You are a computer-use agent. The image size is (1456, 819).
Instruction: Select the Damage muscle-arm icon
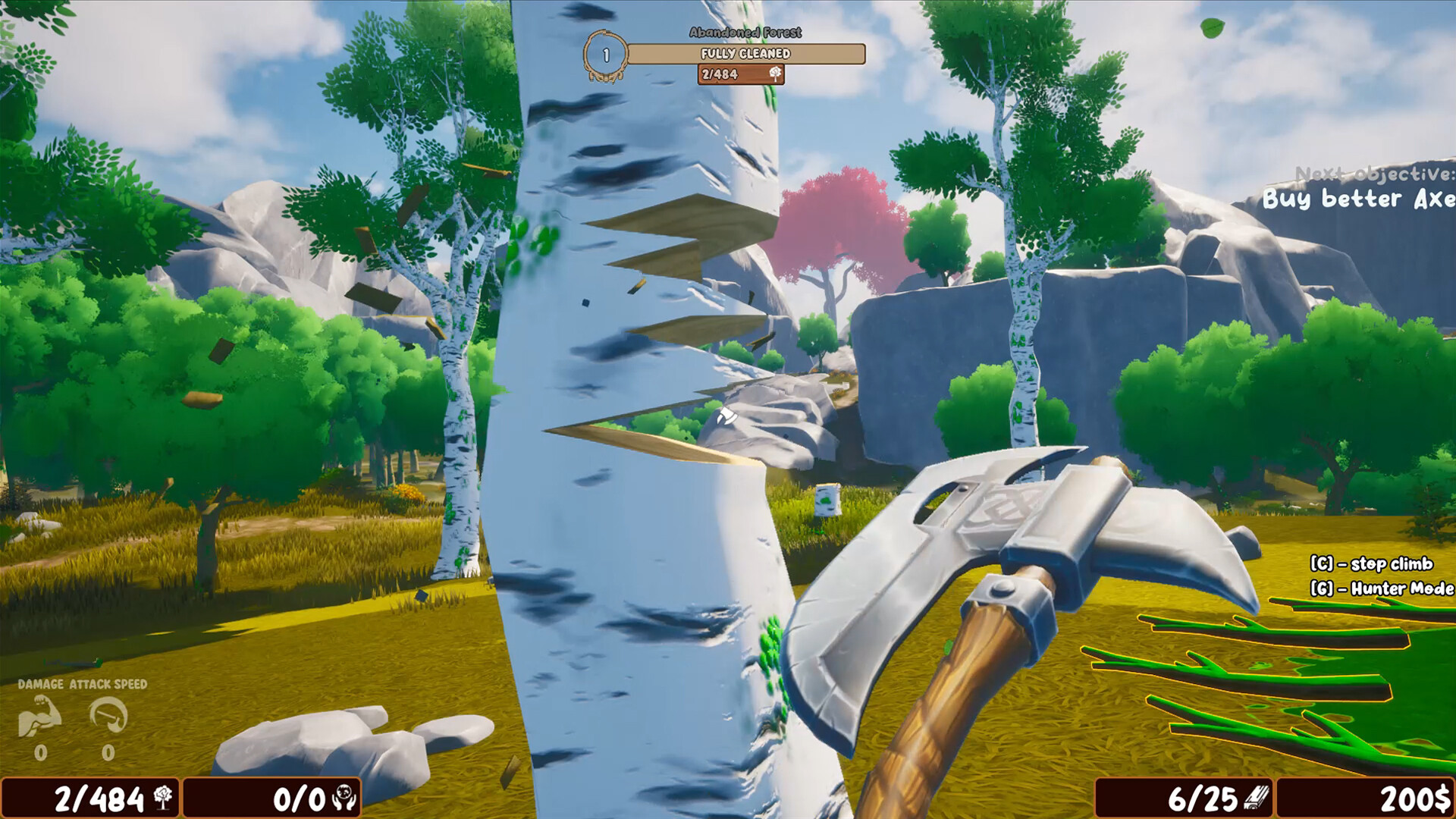42,717
